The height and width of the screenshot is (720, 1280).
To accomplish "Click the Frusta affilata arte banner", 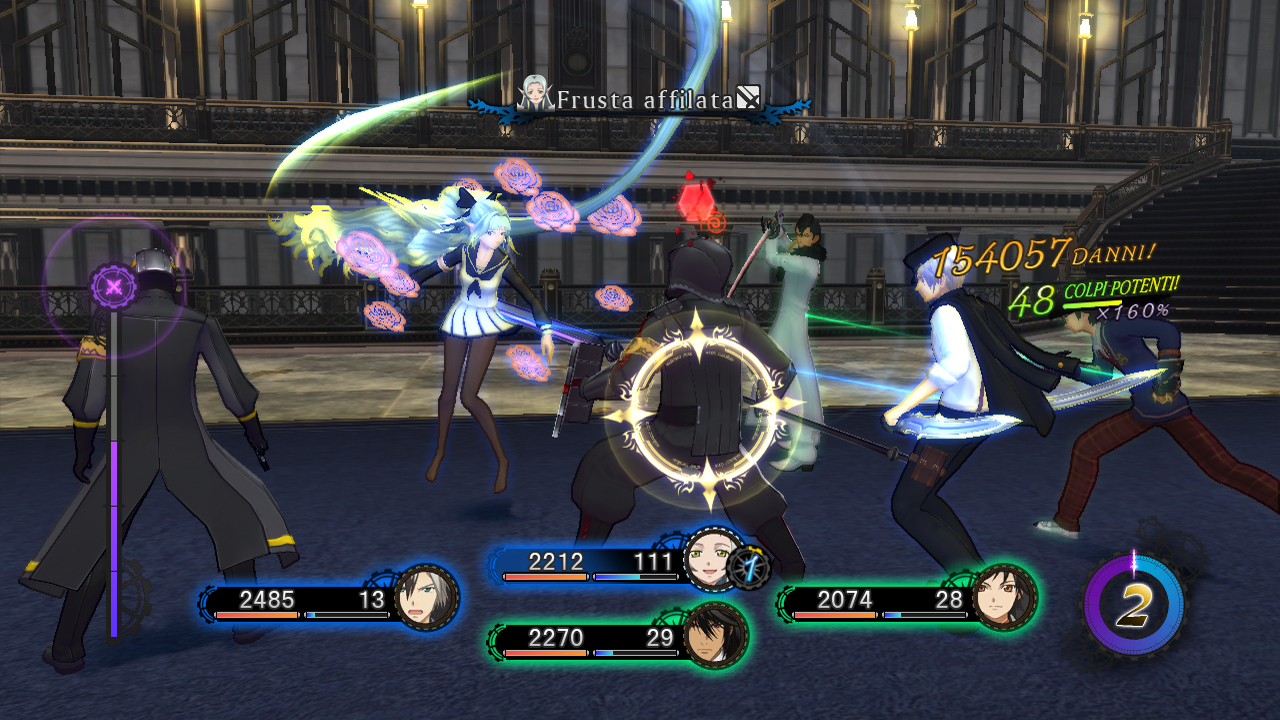I will tap(641, 100).
